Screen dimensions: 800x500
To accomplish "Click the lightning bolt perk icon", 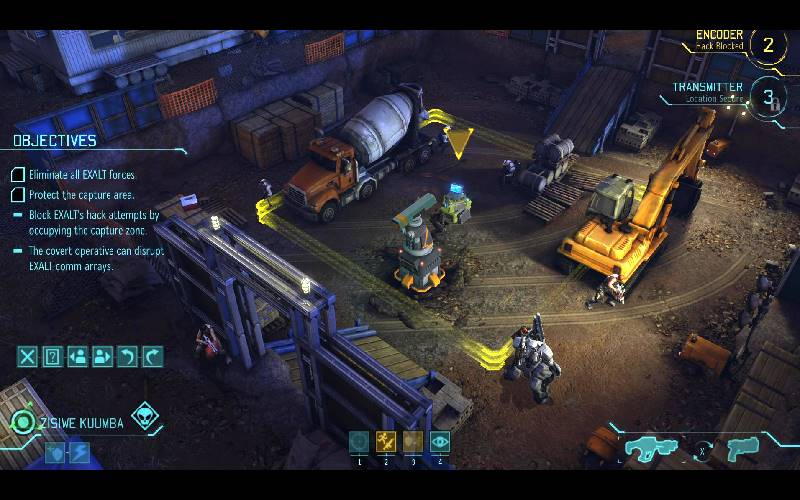I will [x=78, y=452].
